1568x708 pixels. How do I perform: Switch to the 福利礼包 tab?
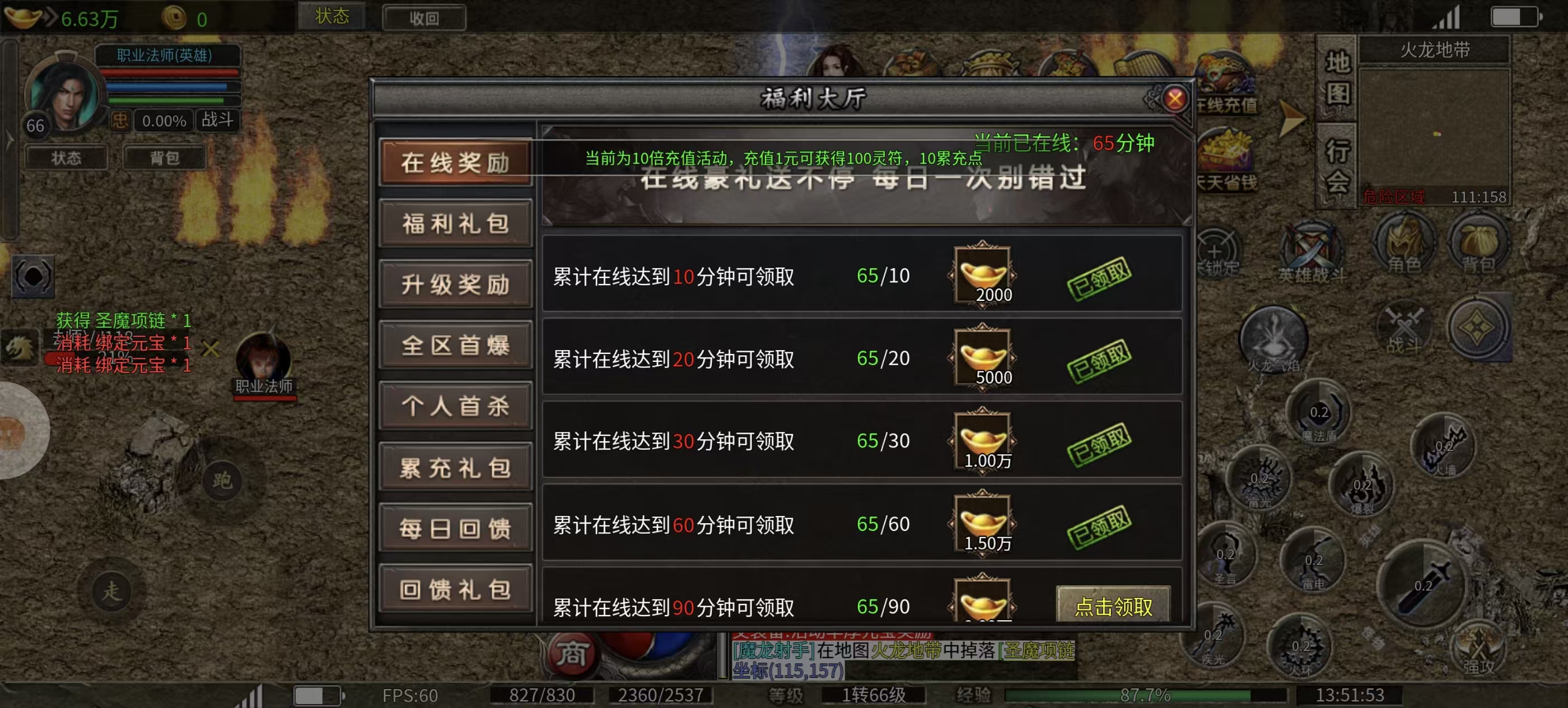coord(456,223)
